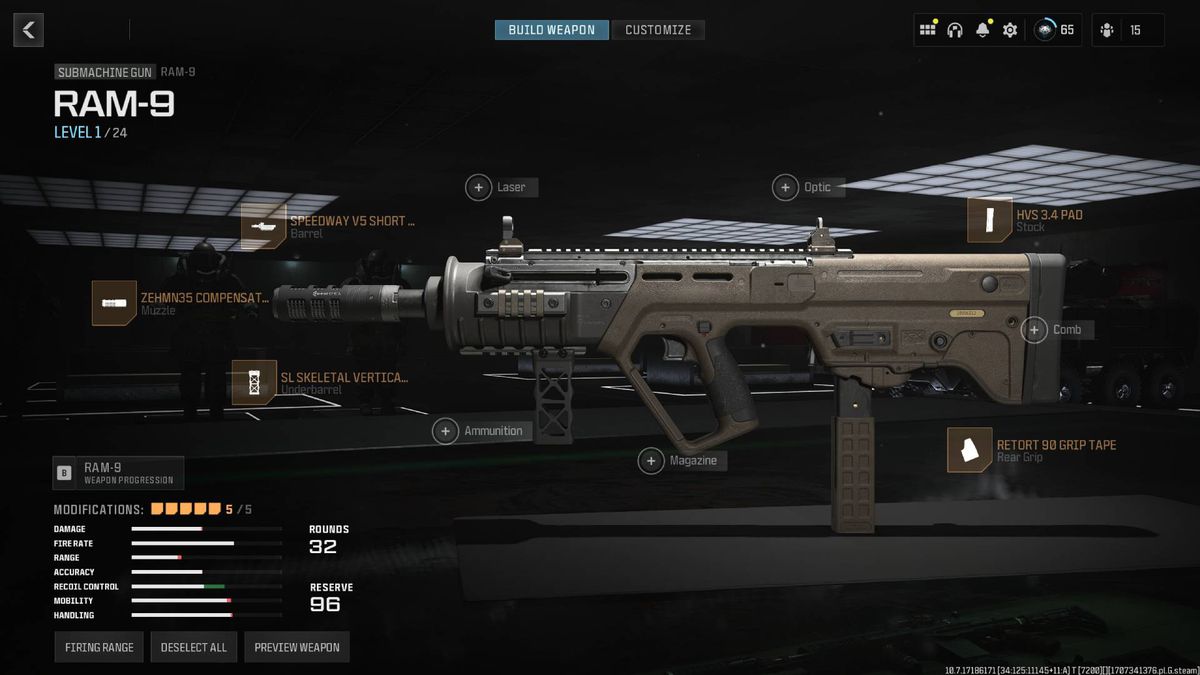Choose the HVS 3.4 Pad stock slot

[x=989, y=220]
